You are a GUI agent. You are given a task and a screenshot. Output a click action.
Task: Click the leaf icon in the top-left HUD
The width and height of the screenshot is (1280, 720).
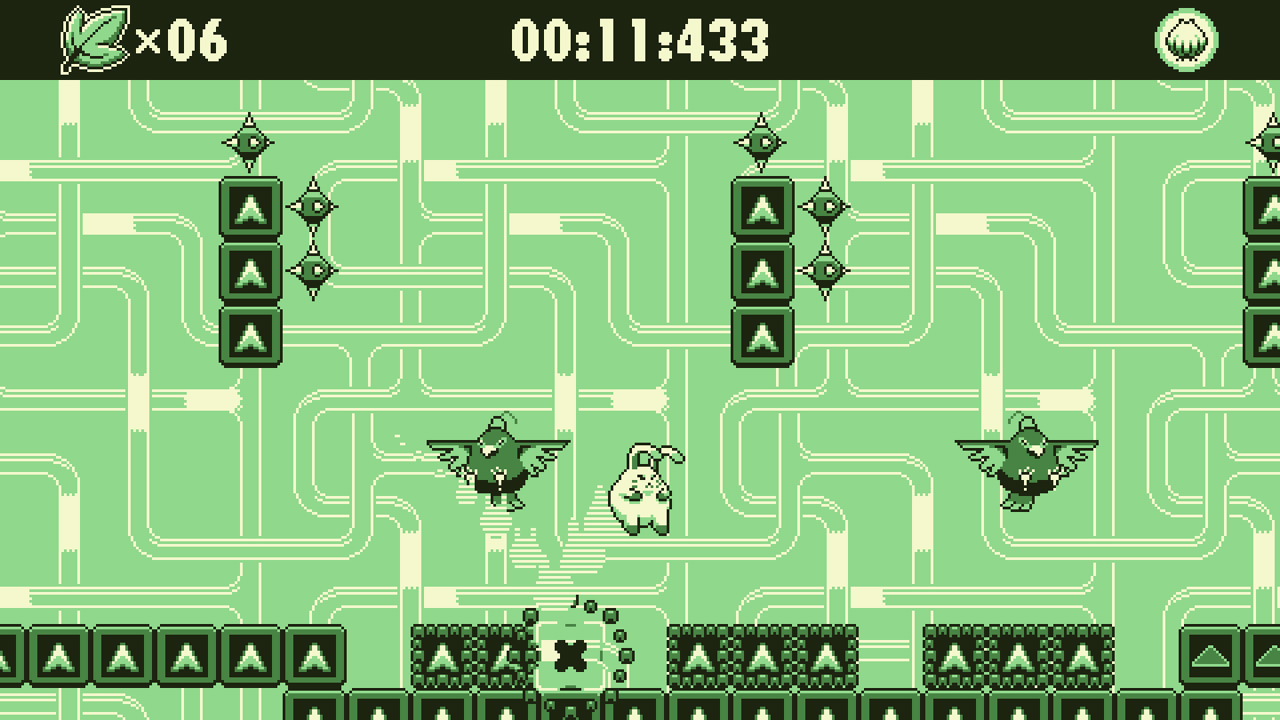point(93,39)
